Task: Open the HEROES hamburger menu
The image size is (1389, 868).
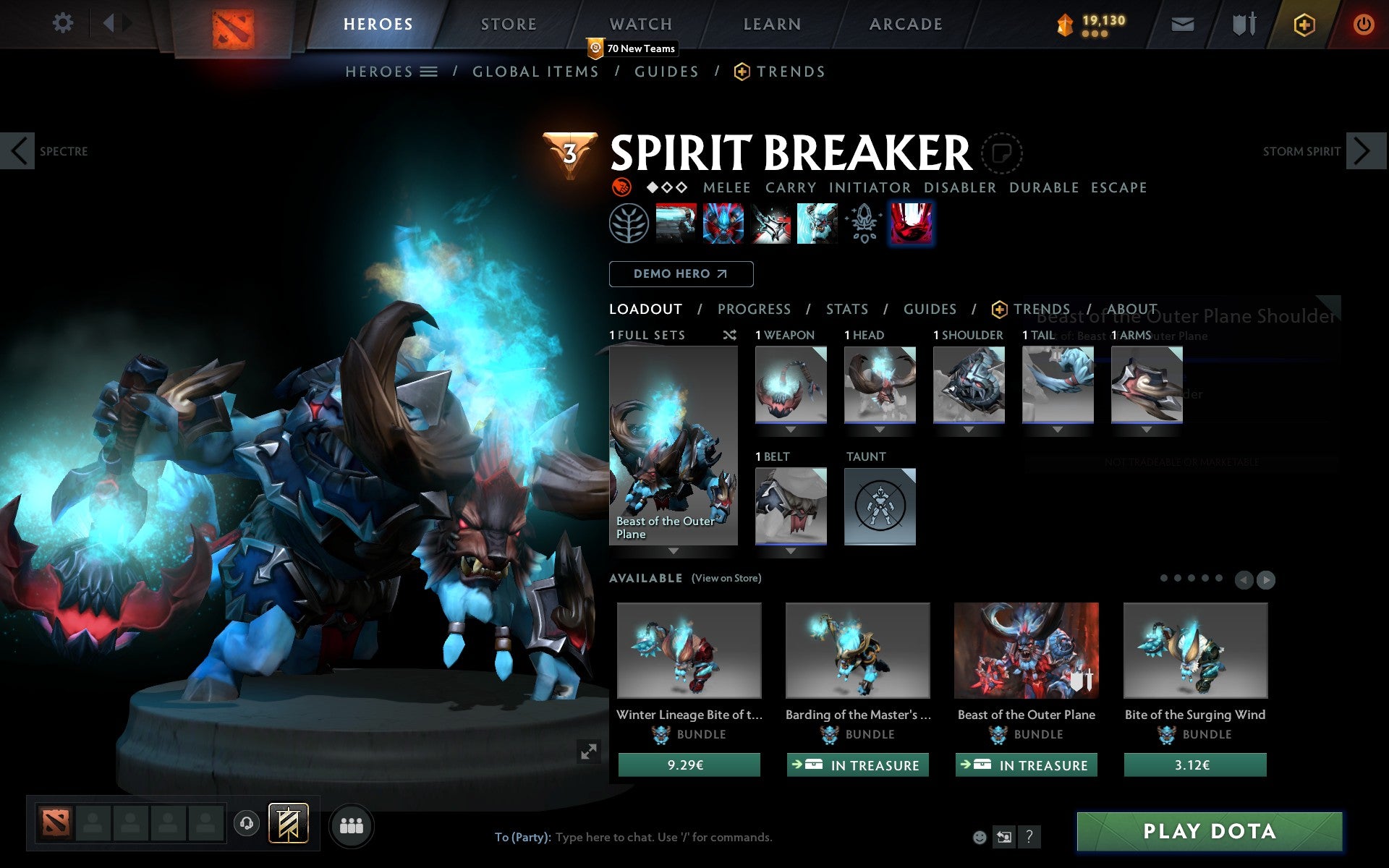Action: tap(428, 71)
